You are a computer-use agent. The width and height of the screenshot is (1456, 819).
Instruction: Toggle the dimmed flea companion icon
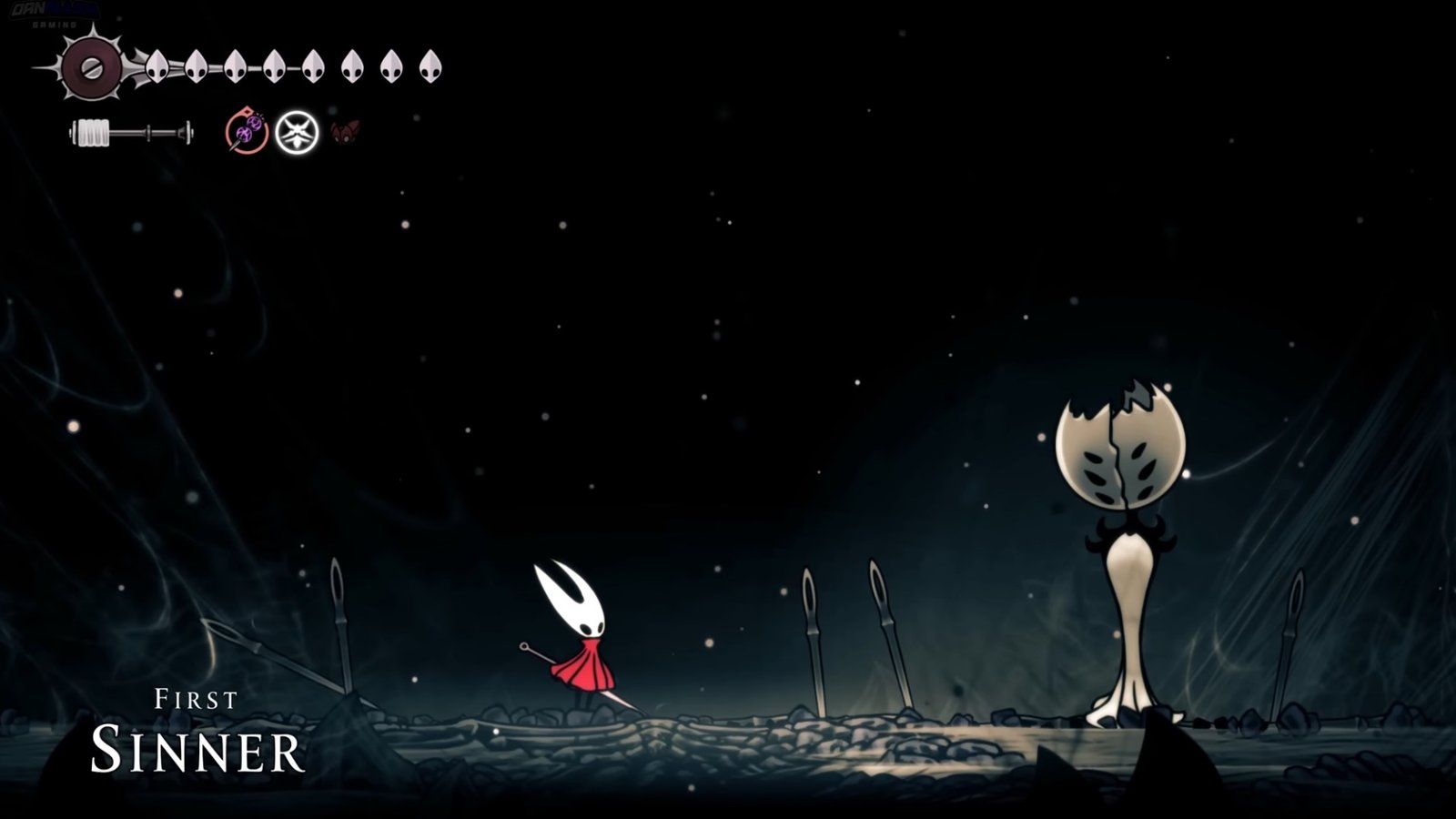(344, 132)
